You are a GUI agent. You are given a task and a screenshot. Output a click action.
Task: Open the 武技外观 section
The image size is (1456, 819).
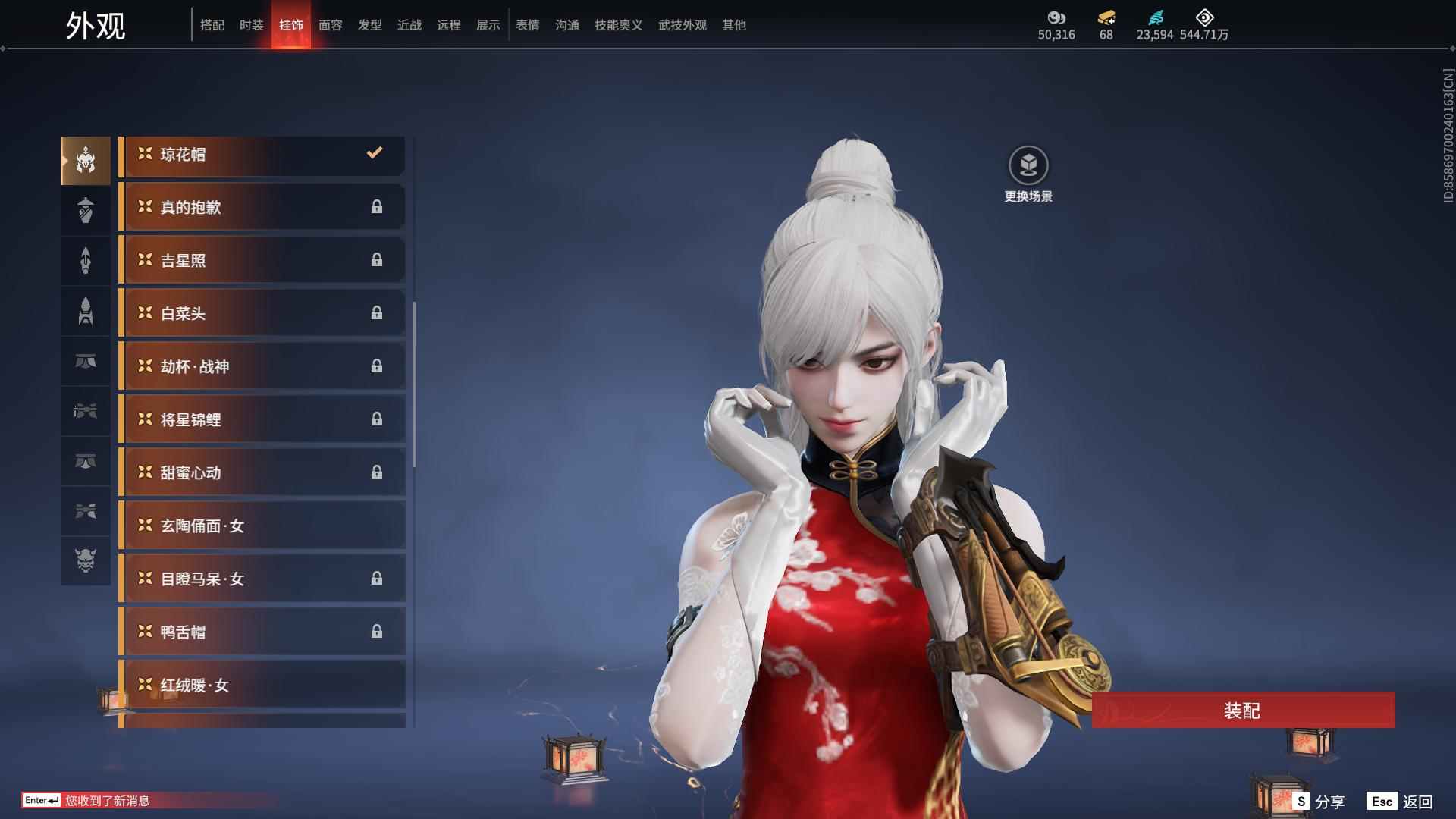(681, 24)
